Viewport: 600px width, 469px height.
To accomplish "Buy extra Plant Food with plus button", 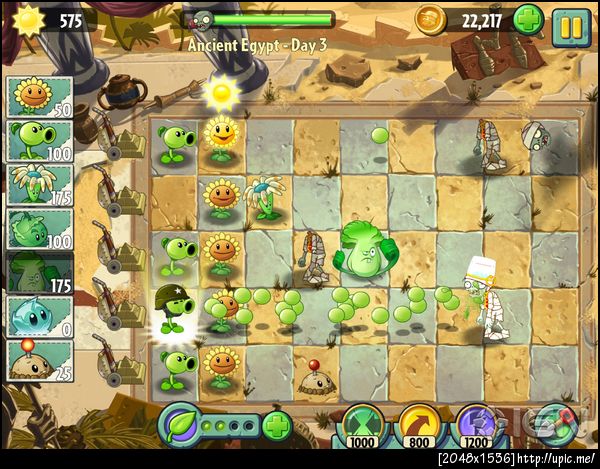I will pos(277,425).
